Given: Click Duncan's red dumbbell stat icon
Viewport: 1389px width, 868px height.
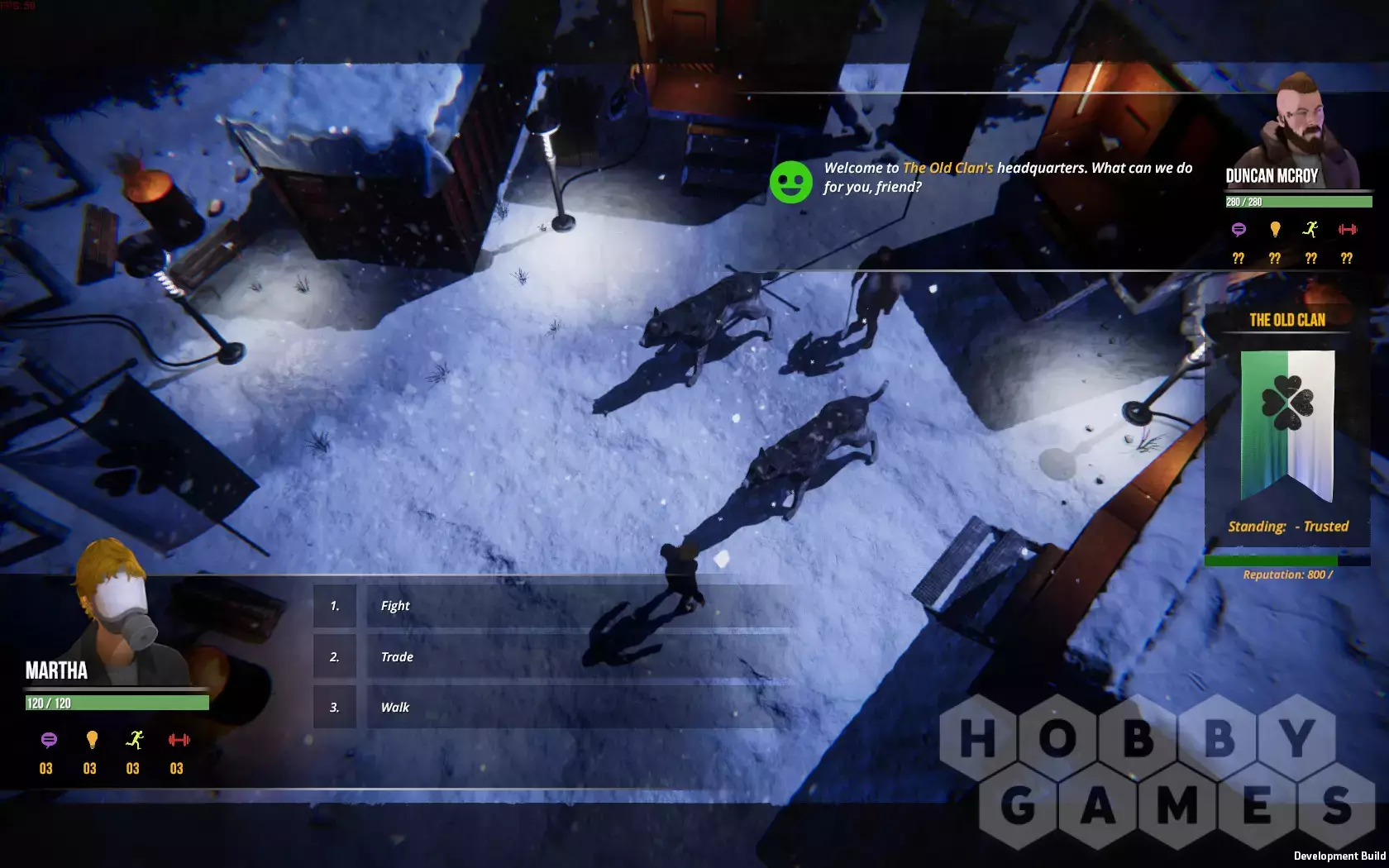Looking at the screenshot, I should (1348, 230).
